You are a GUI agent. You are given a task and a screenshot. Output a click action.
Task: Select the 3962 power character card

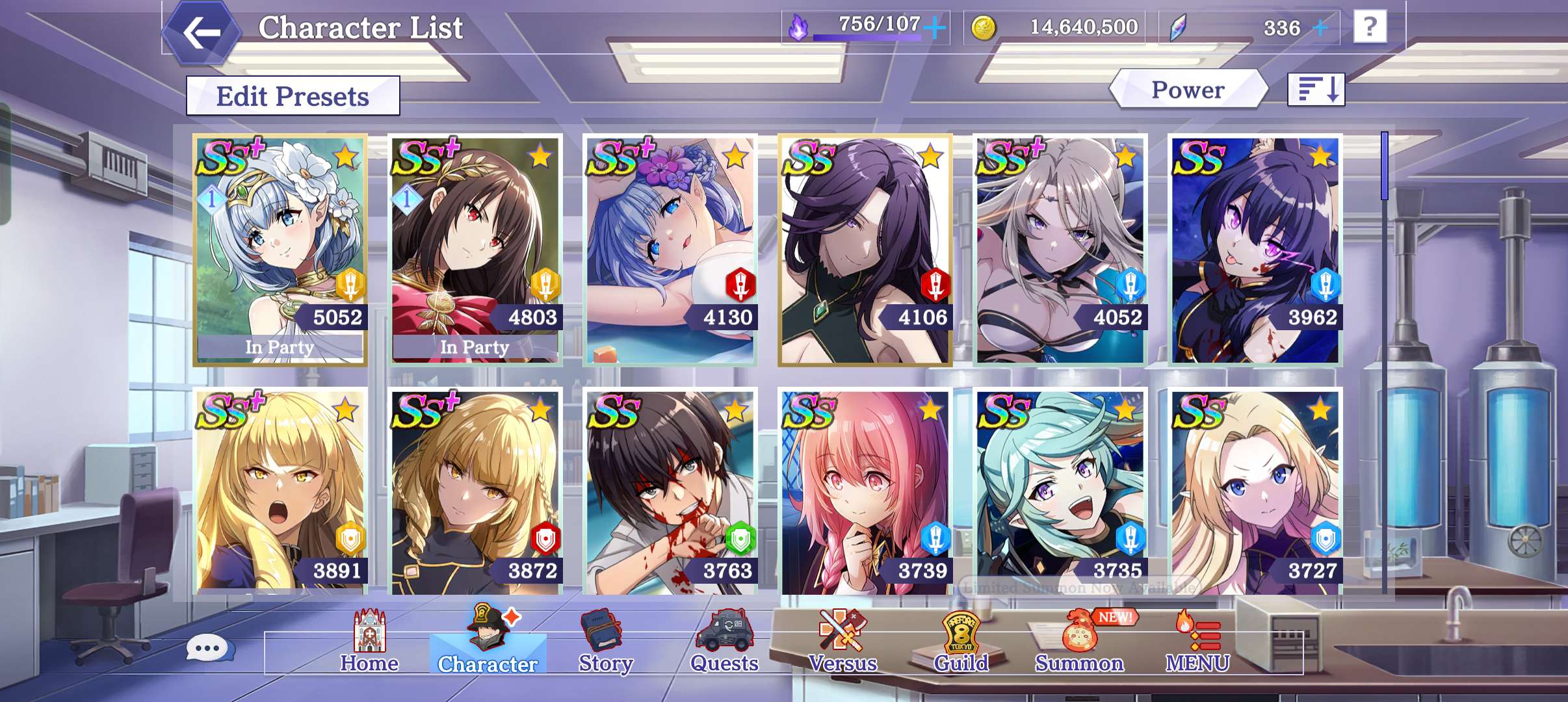[1255, 250]
